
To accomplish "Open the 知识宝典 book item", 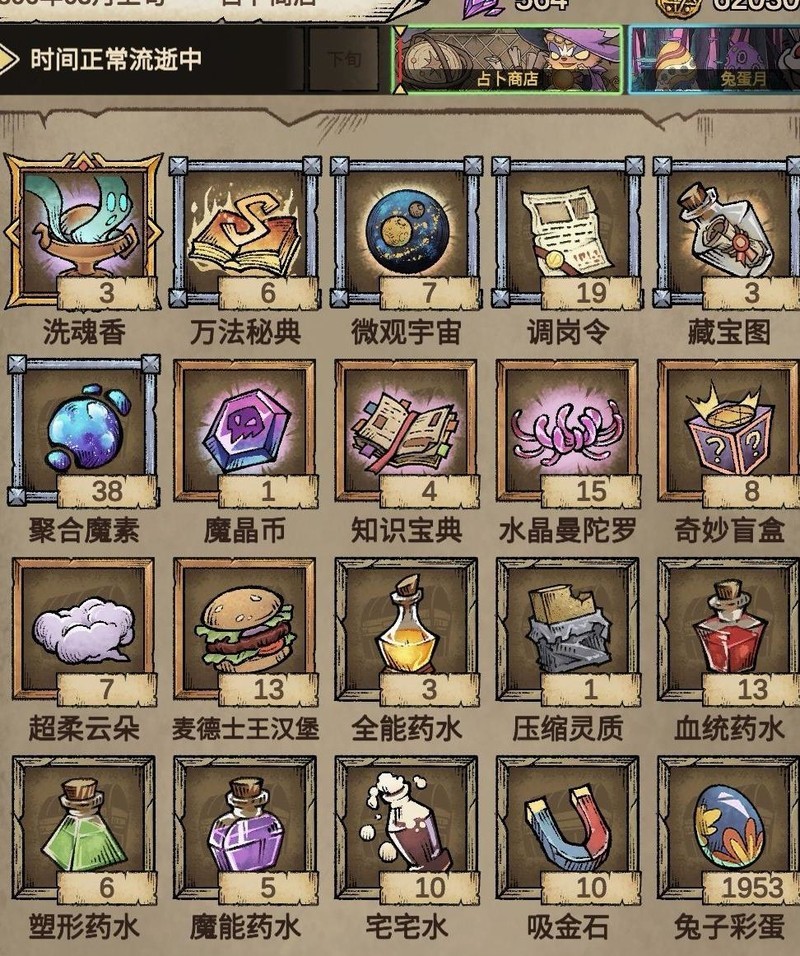I will pos(406,430).
